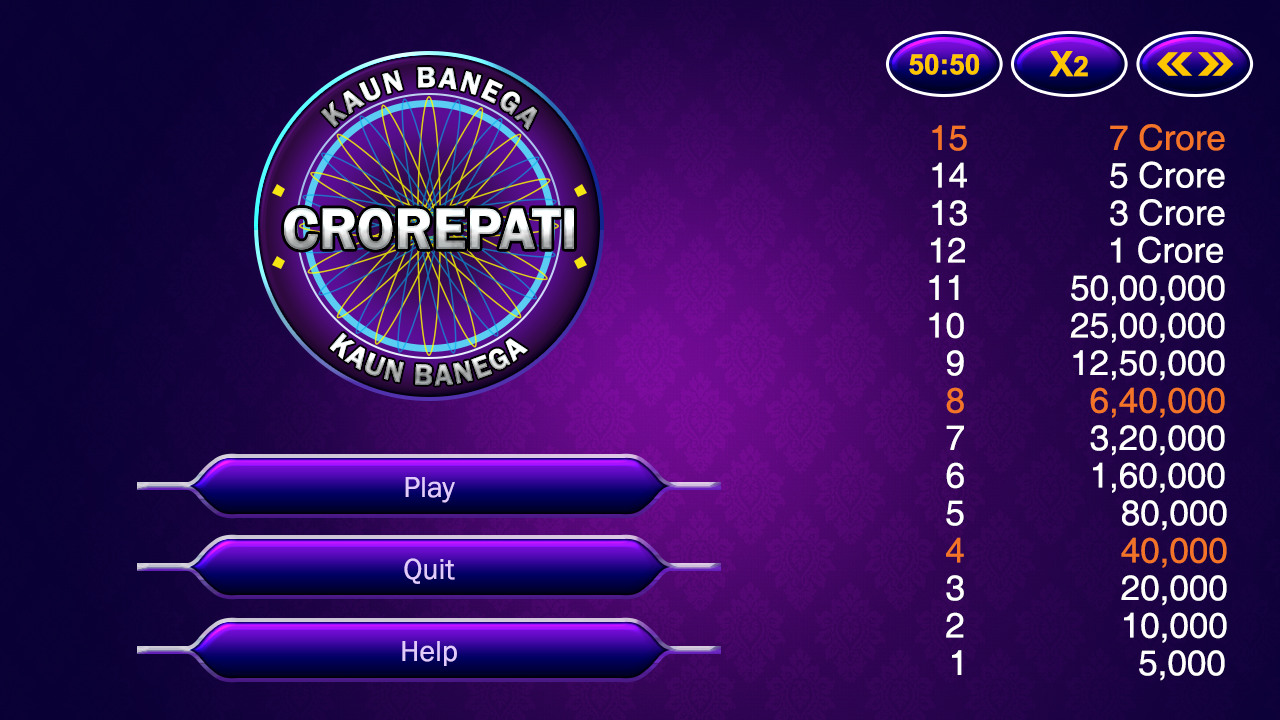The image size is (1280, 720).
Task: Start the game with Play
Action: (430, 488)
